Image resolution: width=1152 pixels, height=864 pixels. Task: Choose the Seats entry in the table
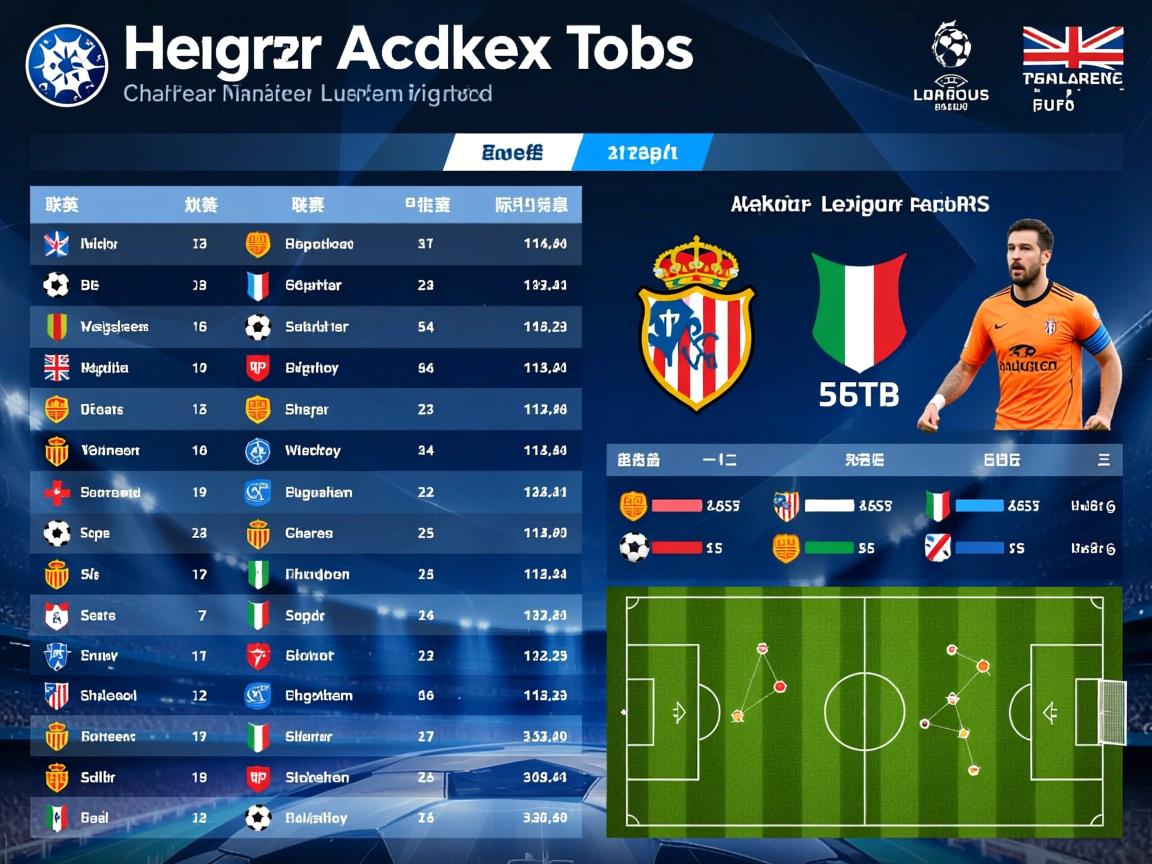point(97,616)
